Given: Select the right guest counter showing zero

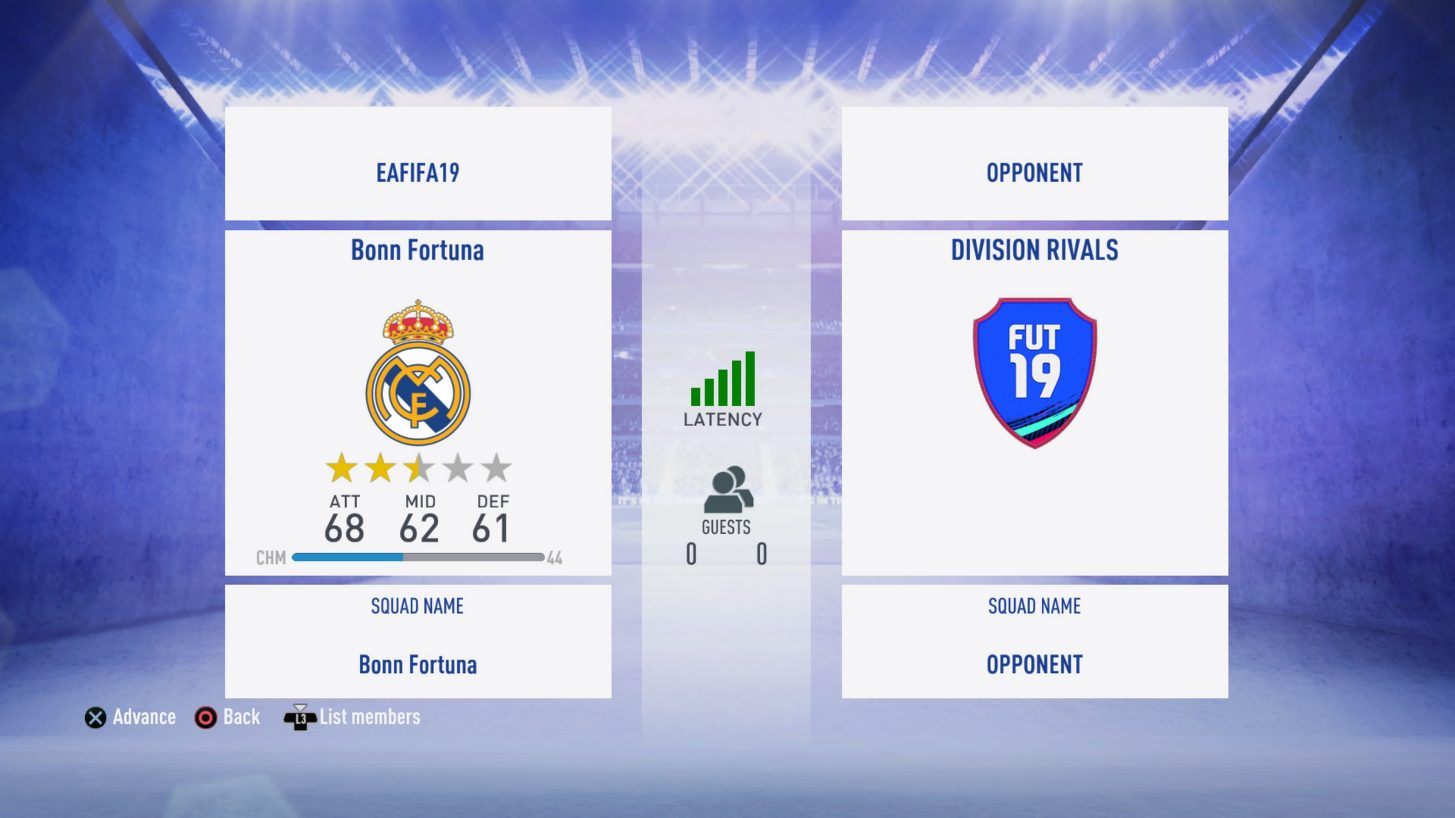Looking at the screenshot, I should click(760, 554).
